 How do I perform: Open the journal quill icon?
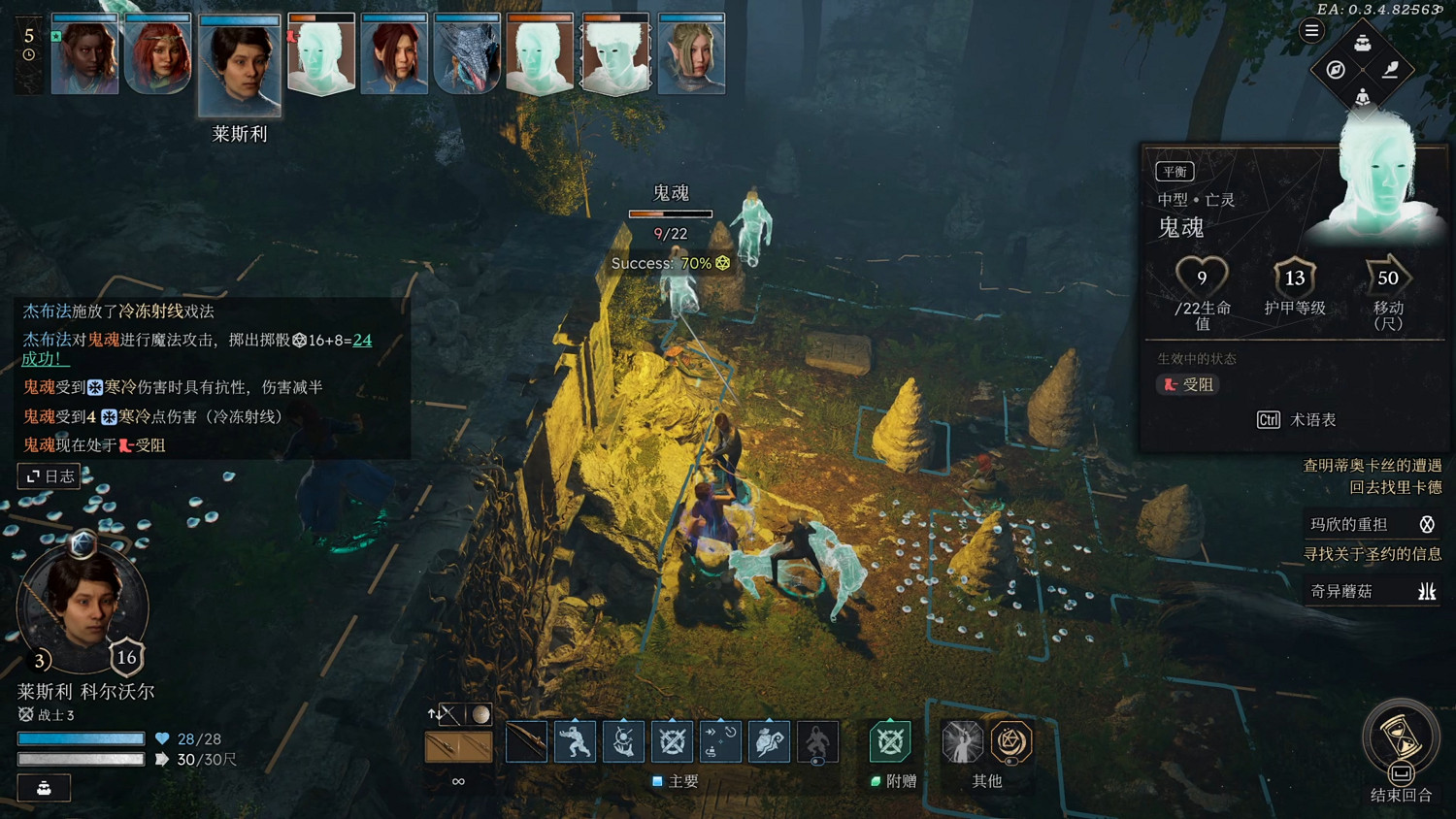pyautogui.click(x=1390, y=70)
